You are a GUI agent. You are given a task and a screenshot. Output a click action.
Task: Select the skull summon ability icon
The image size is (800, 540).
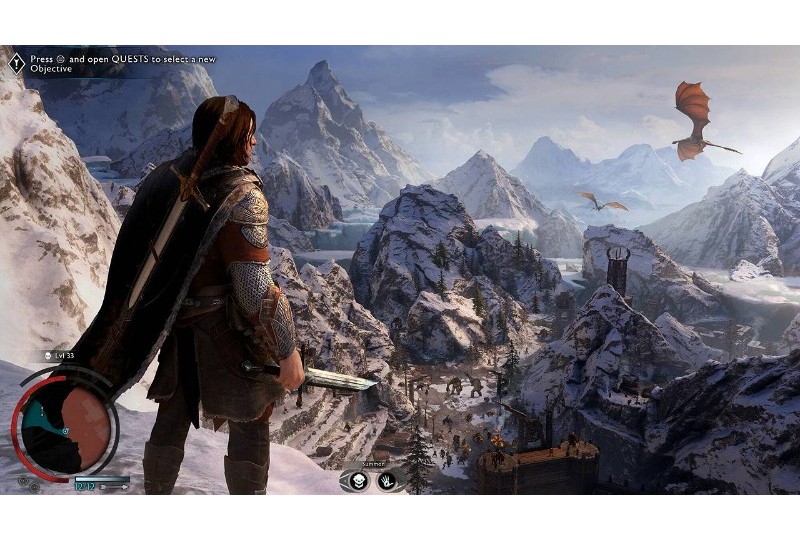(360, 481)
